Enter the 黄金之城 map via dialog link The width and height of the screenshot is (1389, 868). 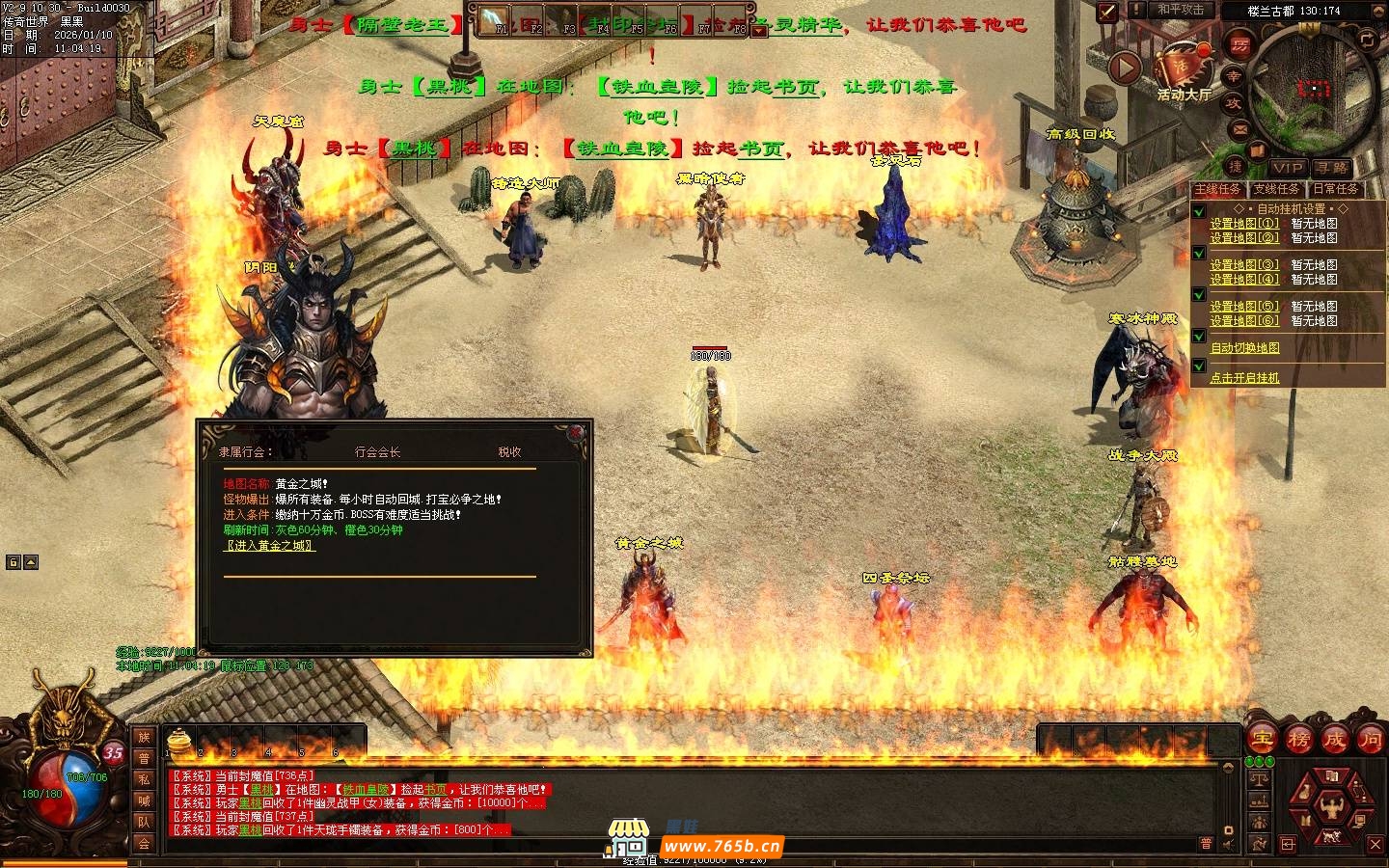270,546
